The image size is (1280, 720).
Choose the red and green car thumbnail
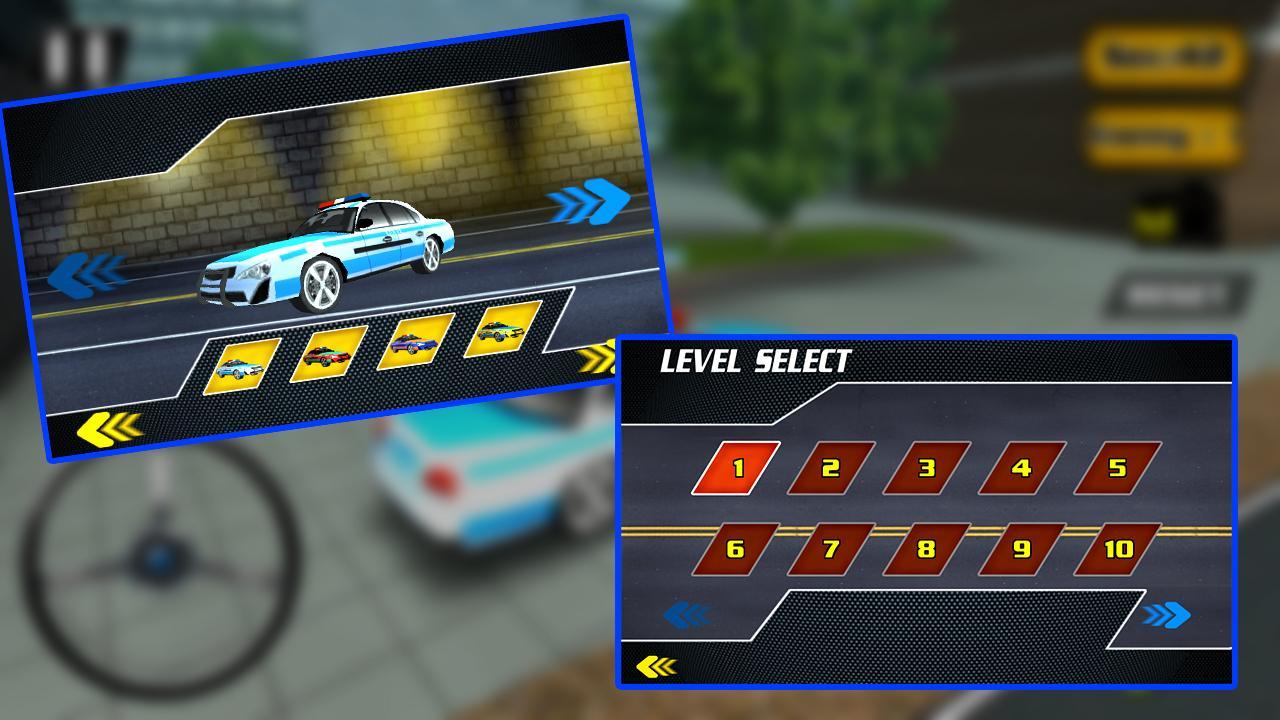click(328, 354)
